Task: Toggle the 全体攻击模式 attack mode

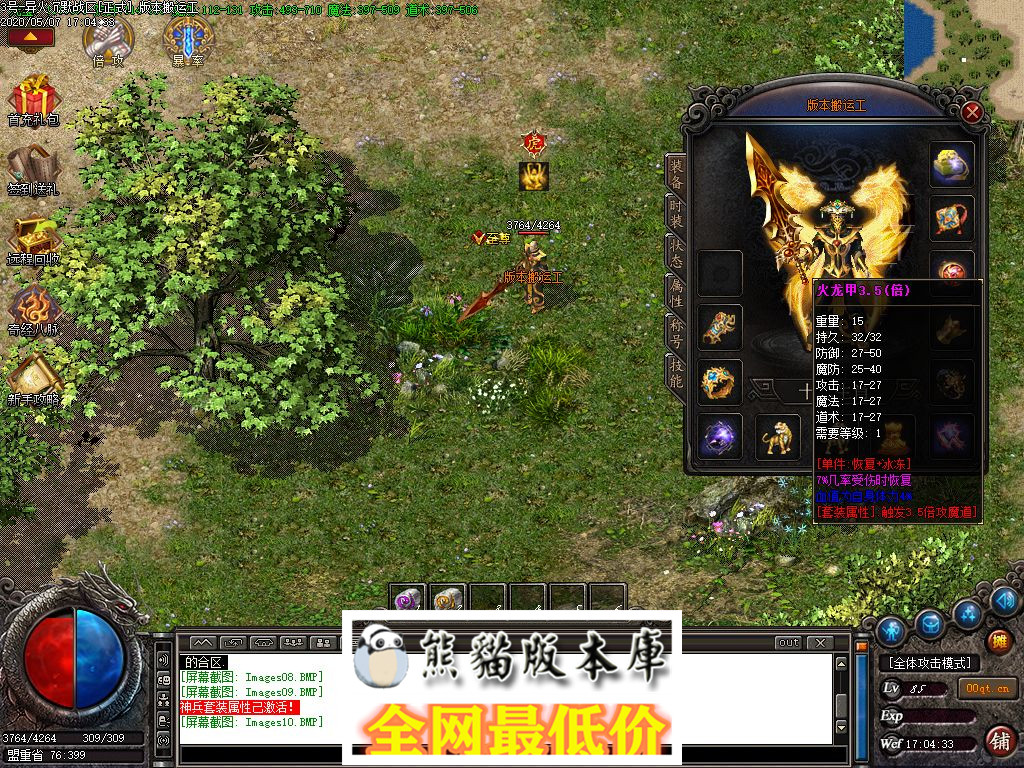Action: (929, 663)
